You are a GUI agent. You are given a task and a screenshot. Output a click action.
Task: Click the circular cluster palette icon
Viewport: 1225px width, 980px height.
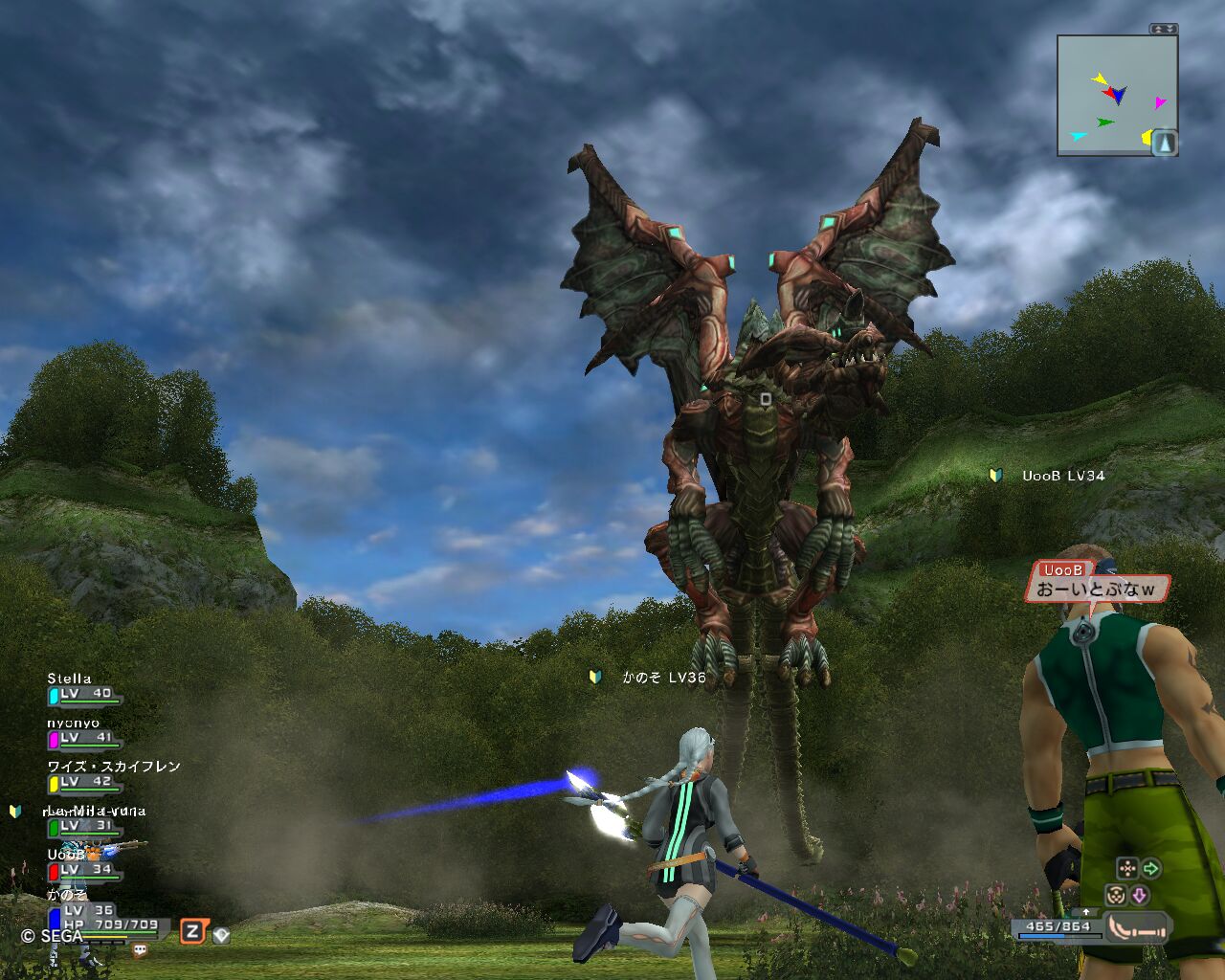tap(1116, 896)
